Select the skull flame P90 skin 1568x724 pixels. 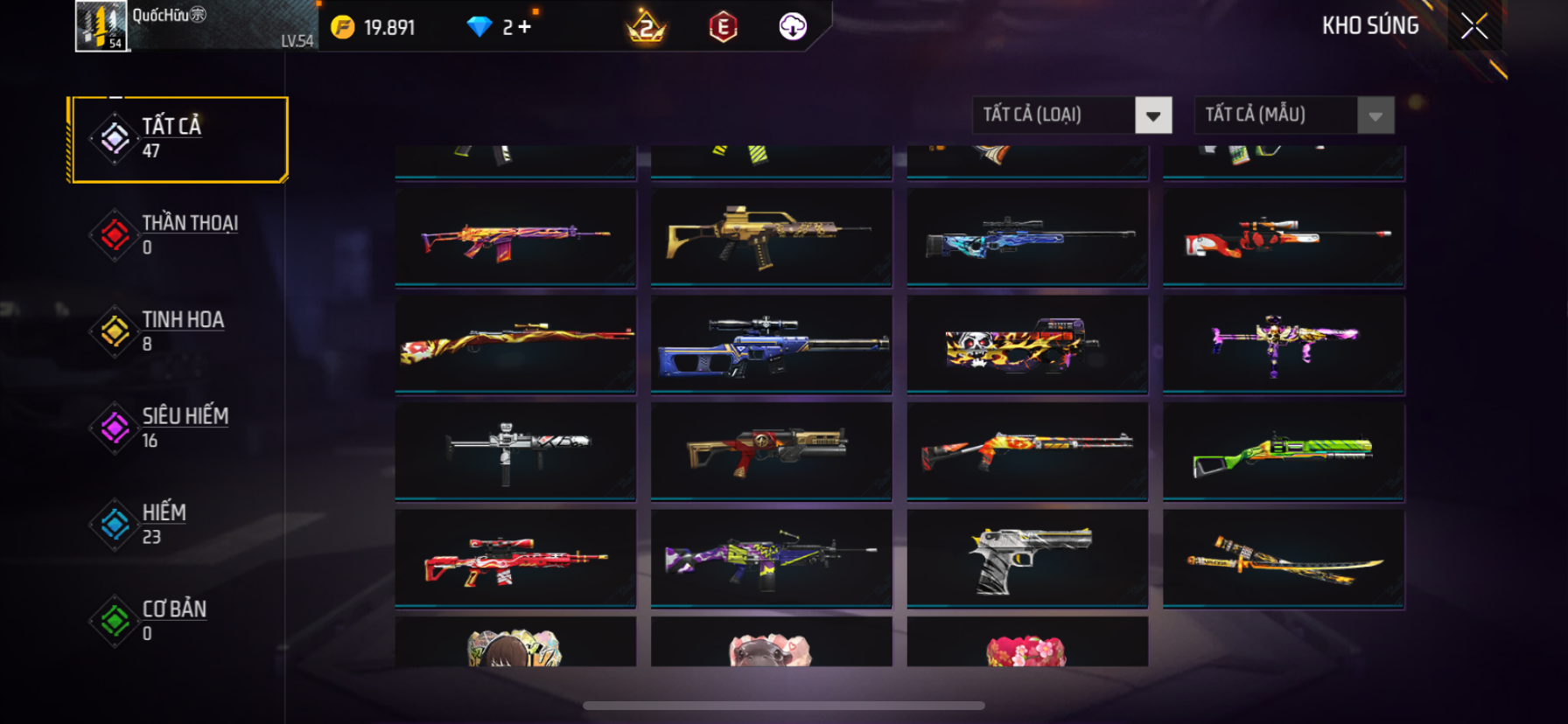(x=1027, y=344)
